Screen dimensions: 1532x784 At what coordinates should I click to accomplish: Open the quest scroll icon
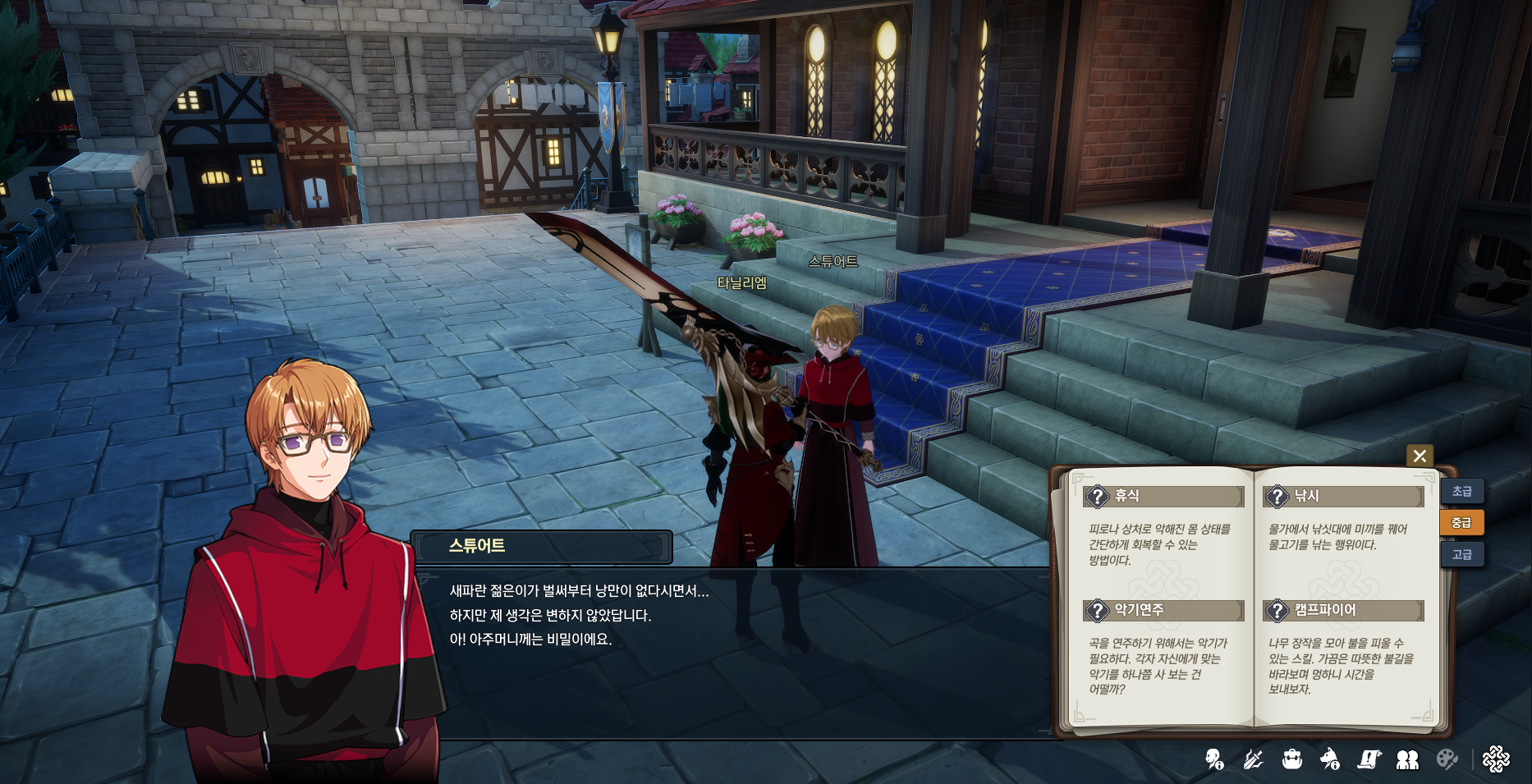pos(1369,759)
